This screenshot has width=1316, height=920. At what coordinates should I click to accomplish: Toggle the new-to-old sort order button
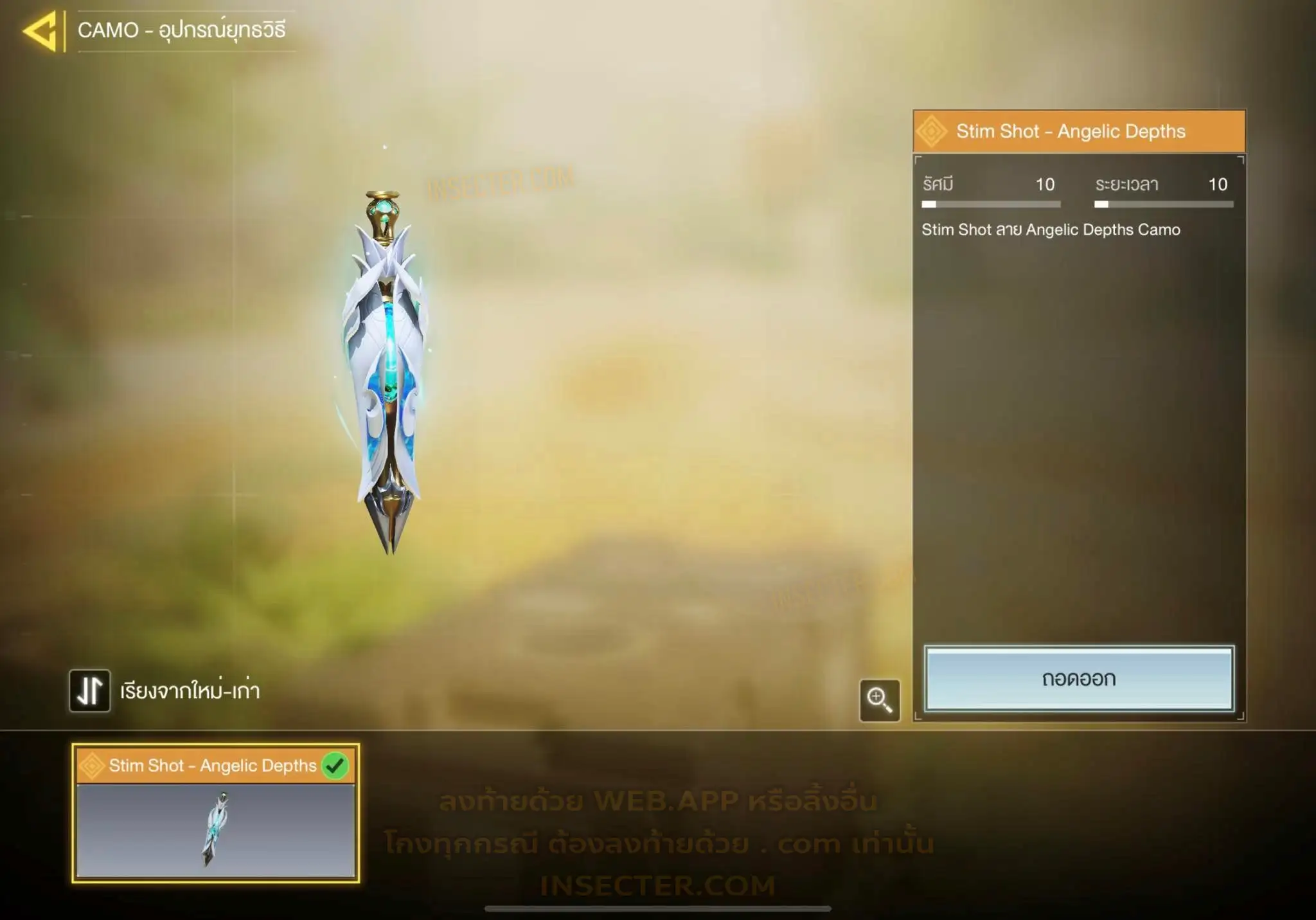pos(90,691)
